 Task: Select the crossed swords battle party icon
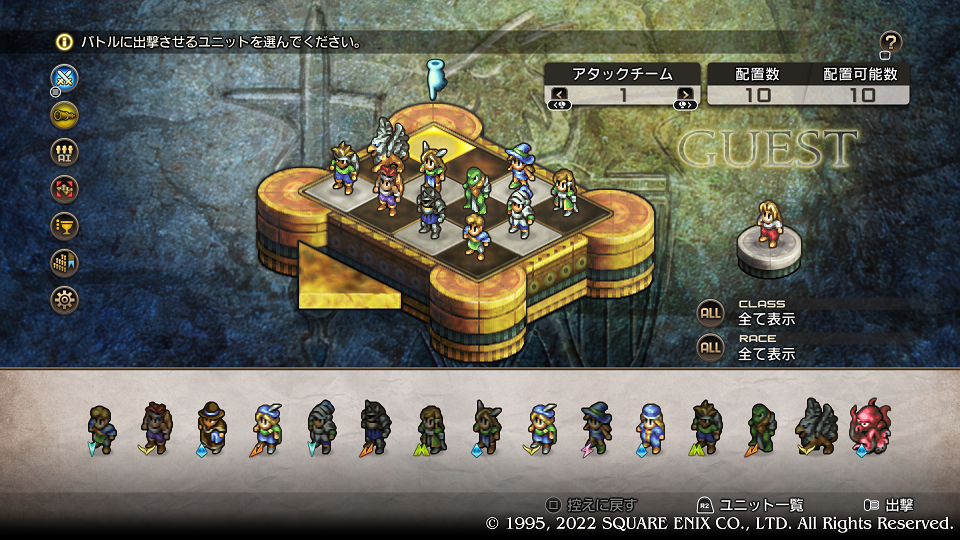coord(64,77)
